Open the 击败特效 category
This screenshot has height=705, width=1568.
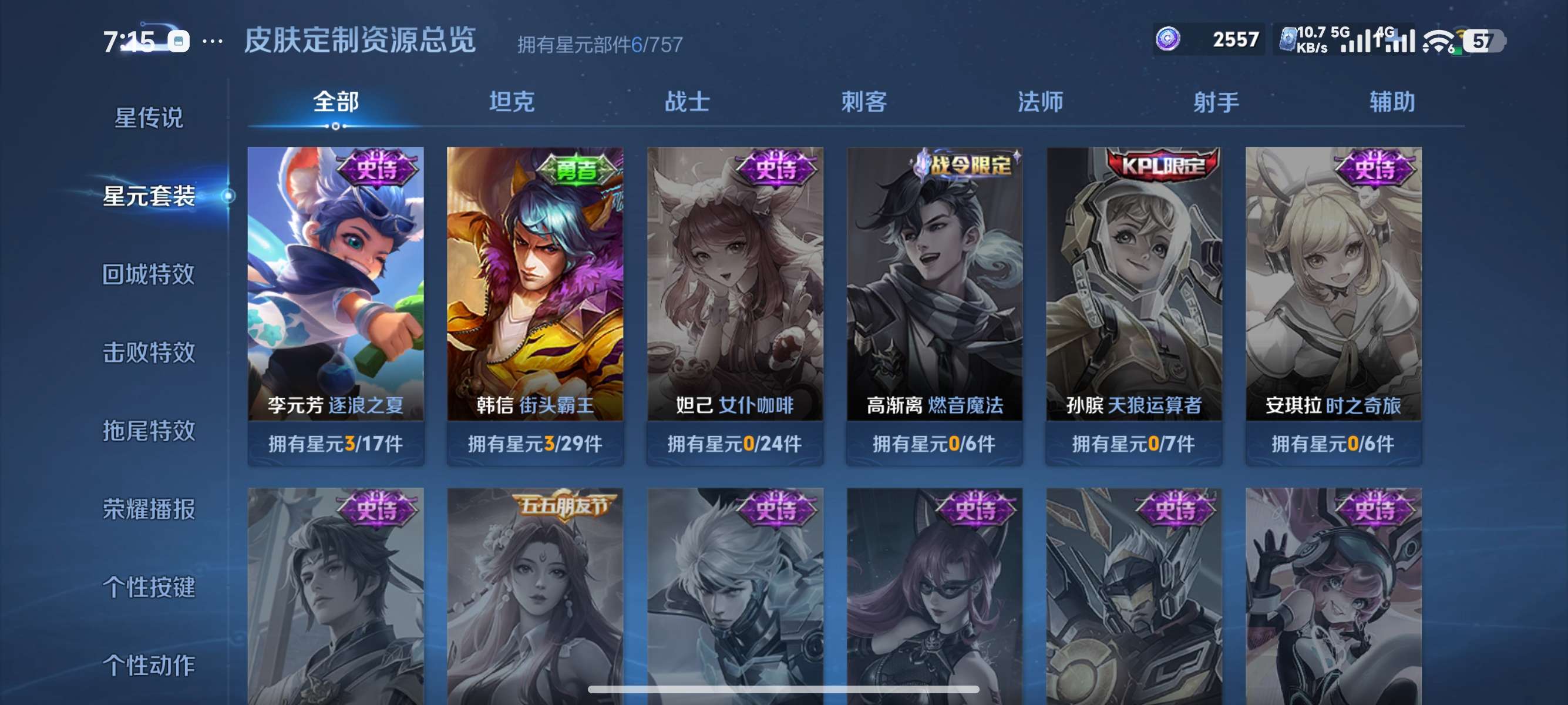pyautogui.click(x=148, y=353)
